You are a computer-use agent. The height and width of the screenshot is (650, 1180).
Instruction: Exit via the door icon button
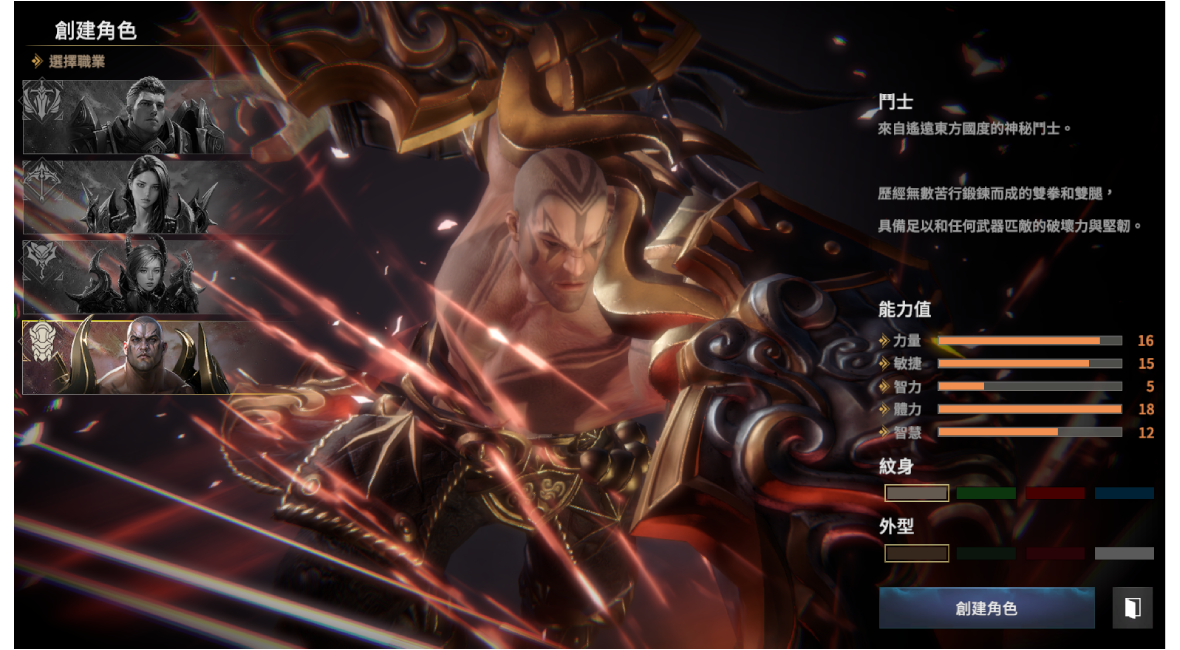pos(1132,608)
